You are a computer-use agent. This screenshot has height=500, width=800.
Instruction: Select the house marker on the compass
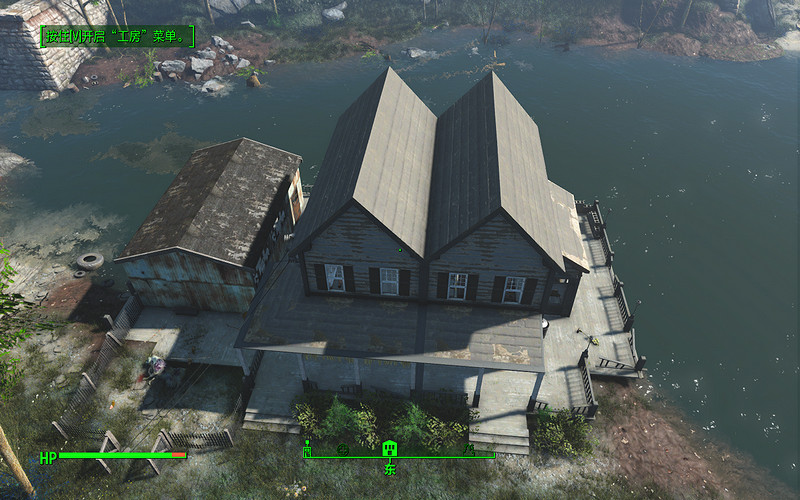[x=390, y=447]
